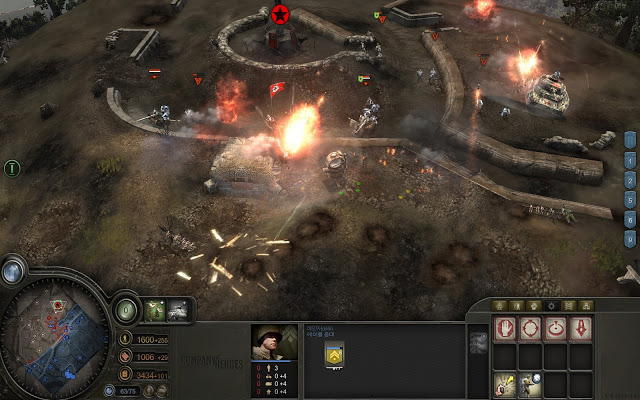The width and height of the screenshot is (640, 400).
Task: Select the crosshair Attack Move command
Action: coord(529,329)
